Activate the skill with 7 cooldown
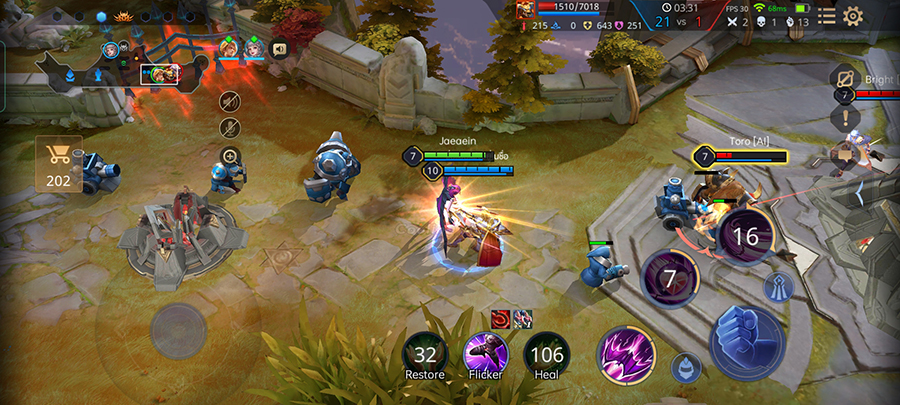The image size is (900, 405). 669,277
